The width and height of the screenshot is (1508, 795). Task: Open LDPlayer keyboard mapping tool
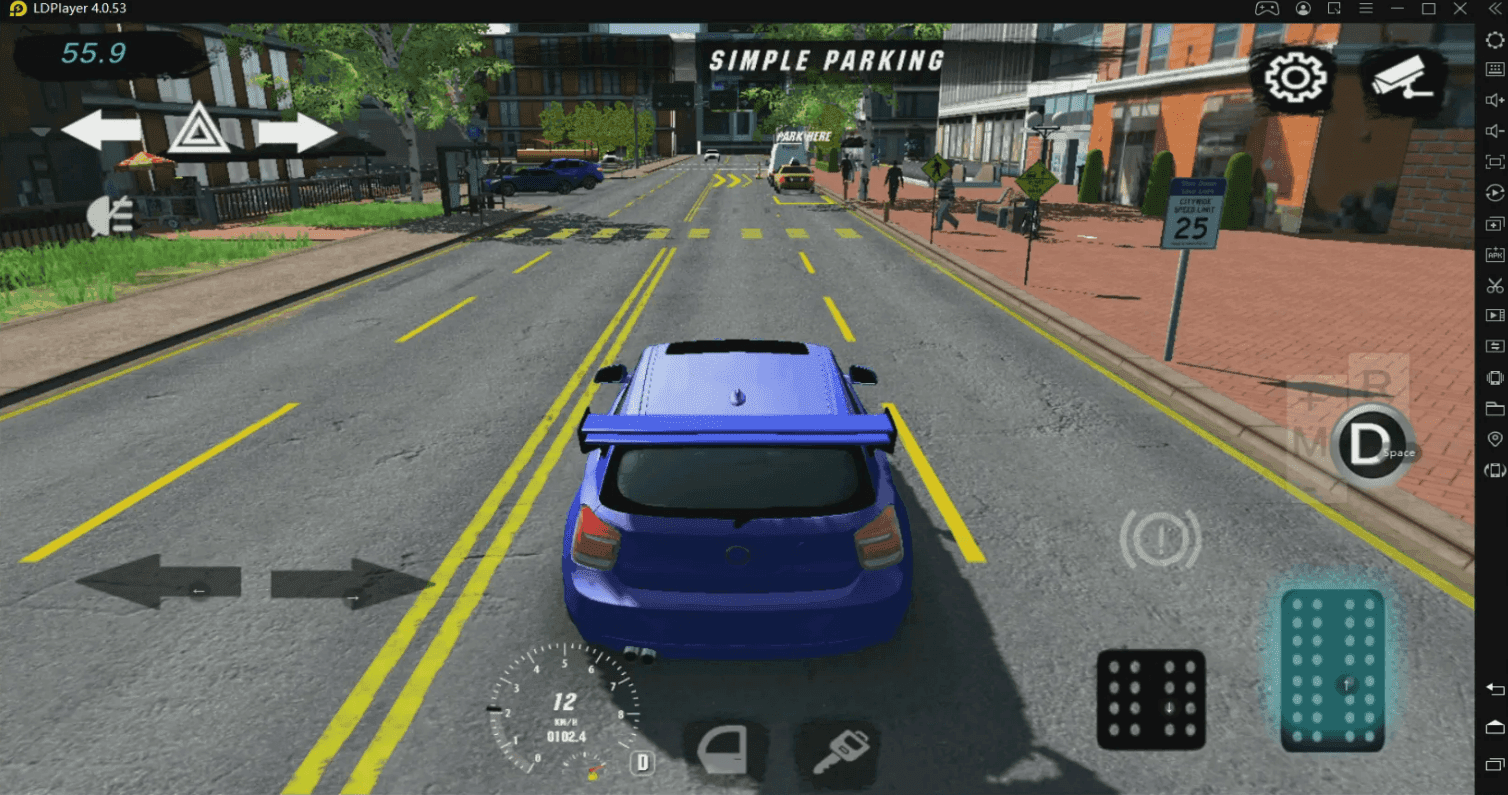pyautogui.click(x=1495, y=70)
